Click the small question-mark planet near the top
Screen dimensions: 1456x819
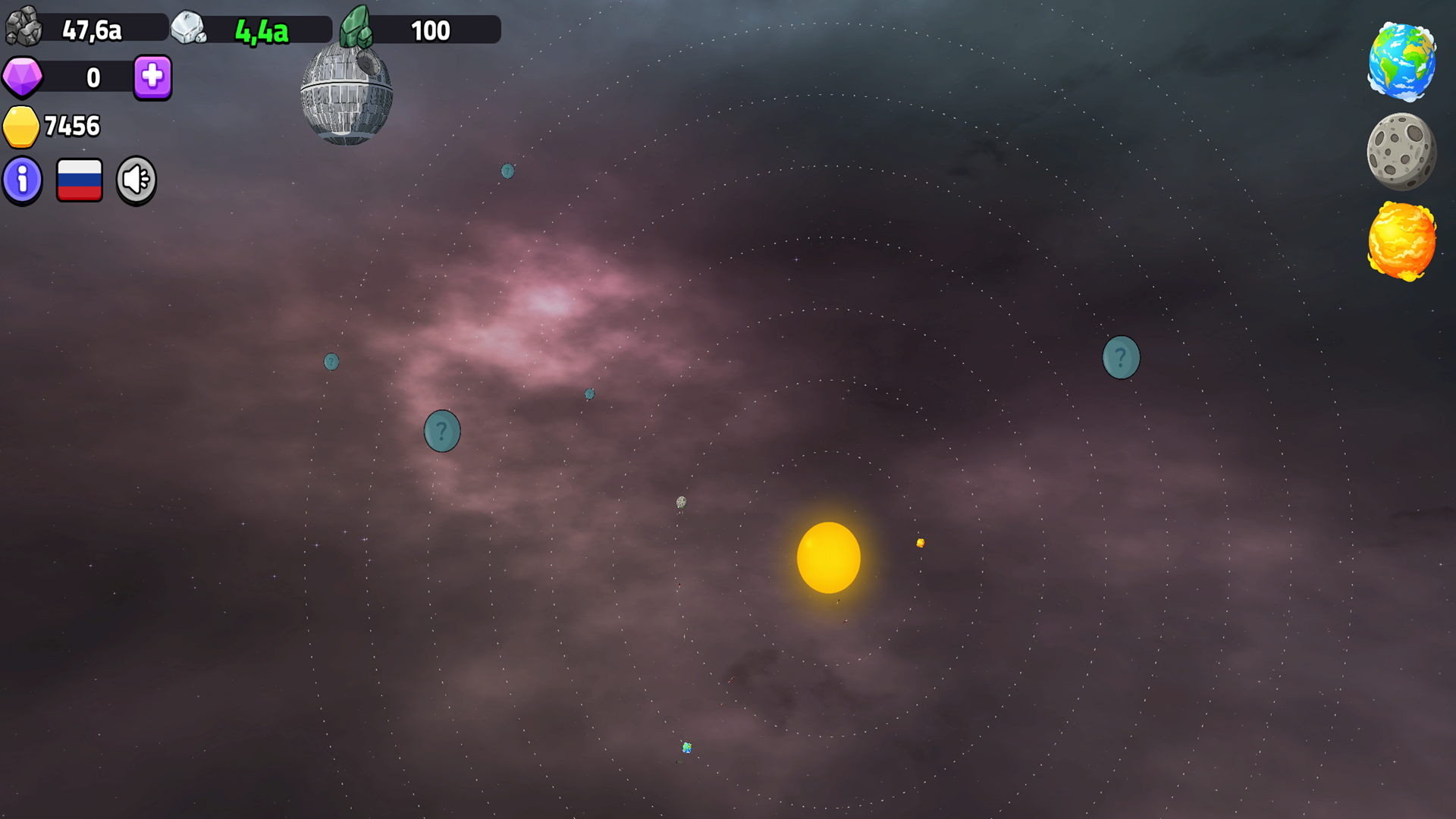pos(507,172)
